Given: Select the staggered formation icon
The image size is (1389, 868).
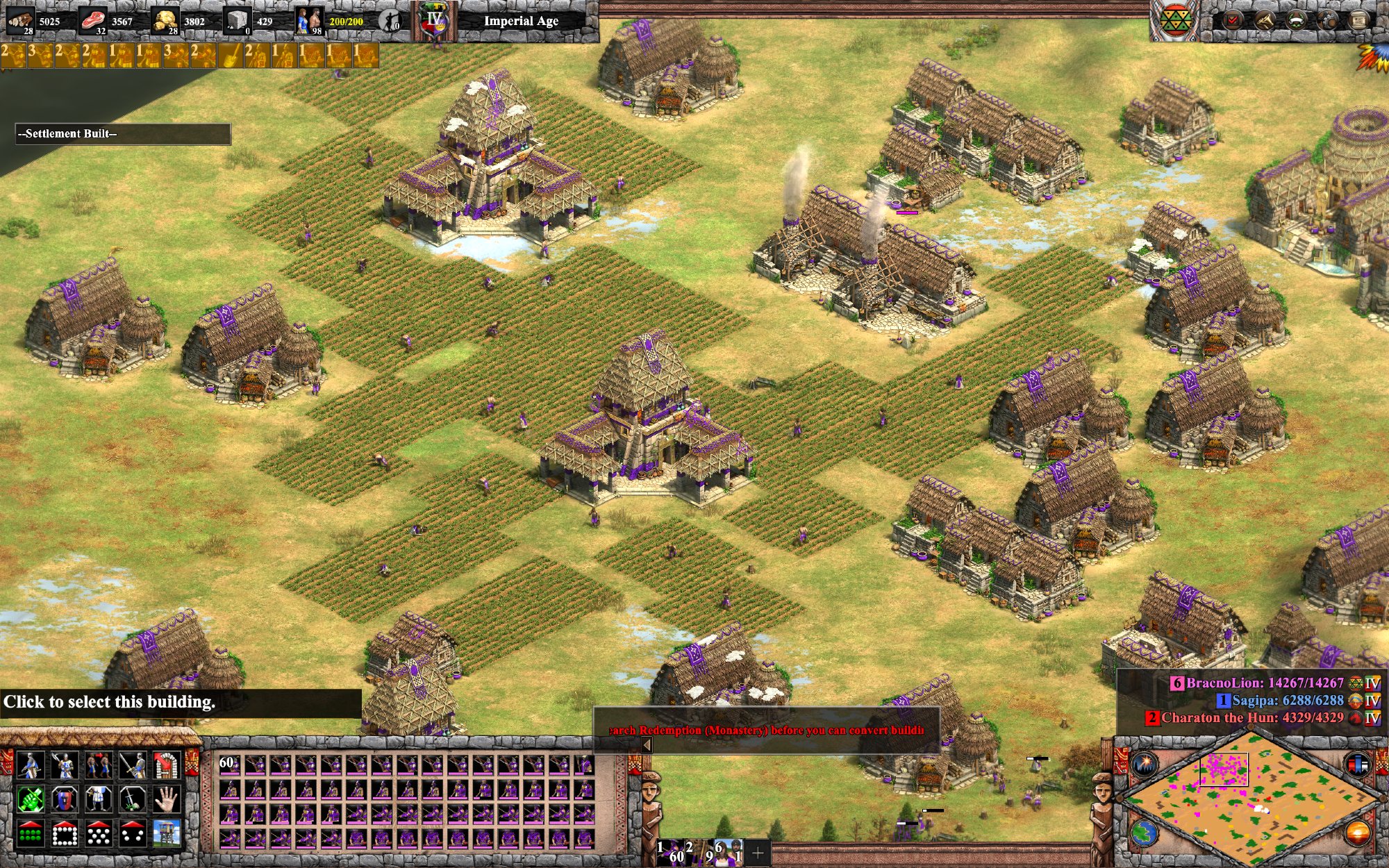Looking at the screenshot, I should coord(98,834).
